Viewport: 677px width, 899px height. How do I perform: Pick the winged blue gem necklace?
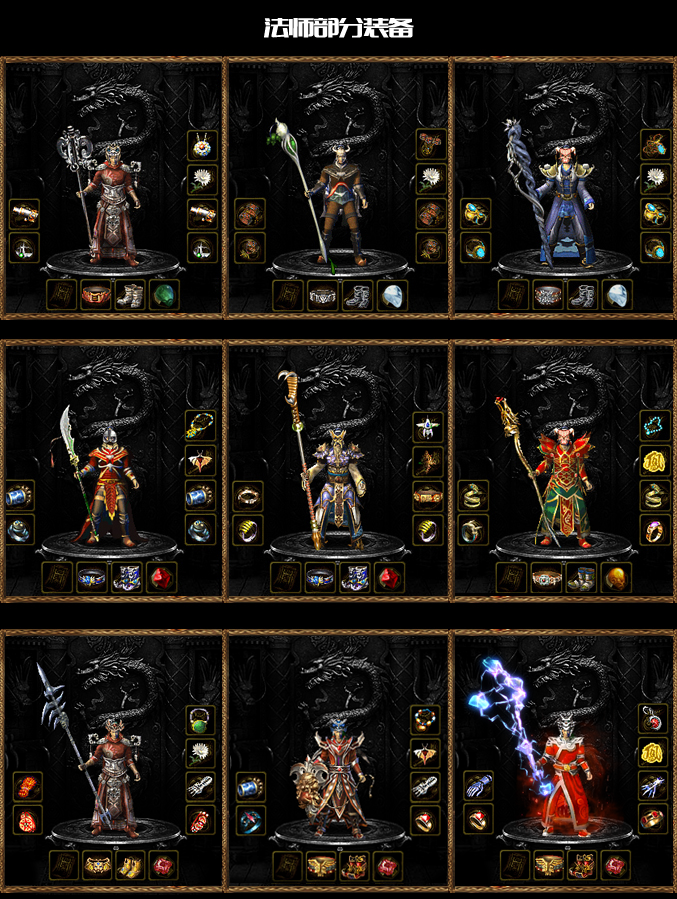point(428,427)
